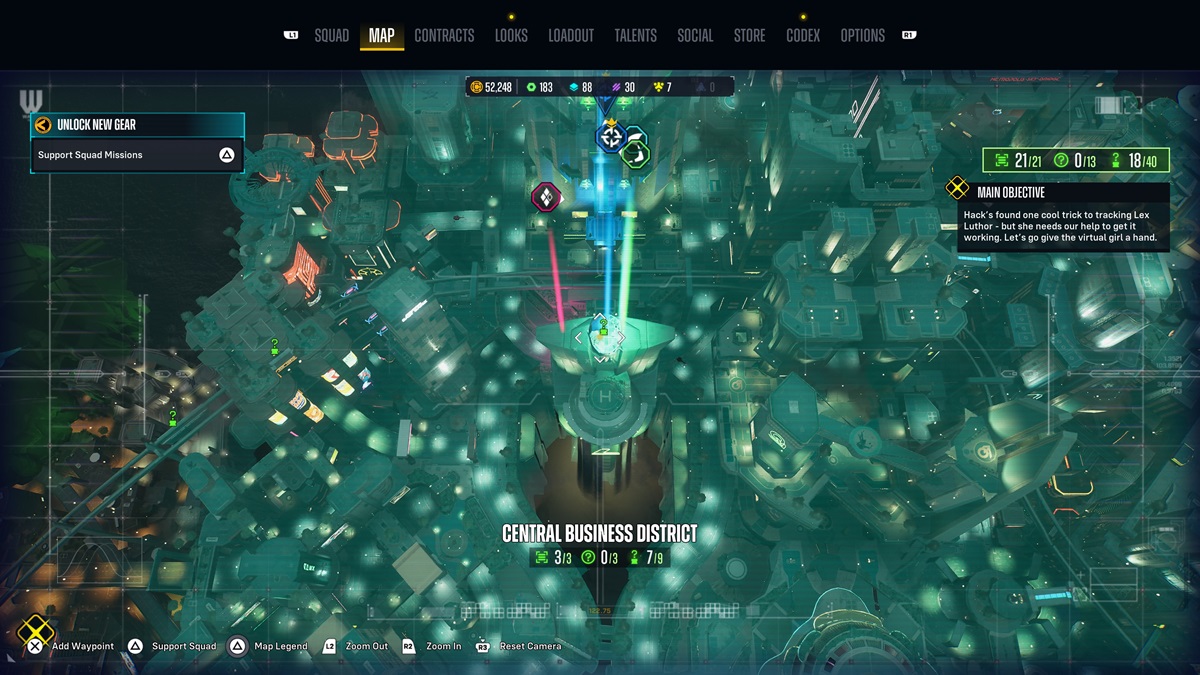Select the blue crosshair main mission marker

click(x=609, y=137)
